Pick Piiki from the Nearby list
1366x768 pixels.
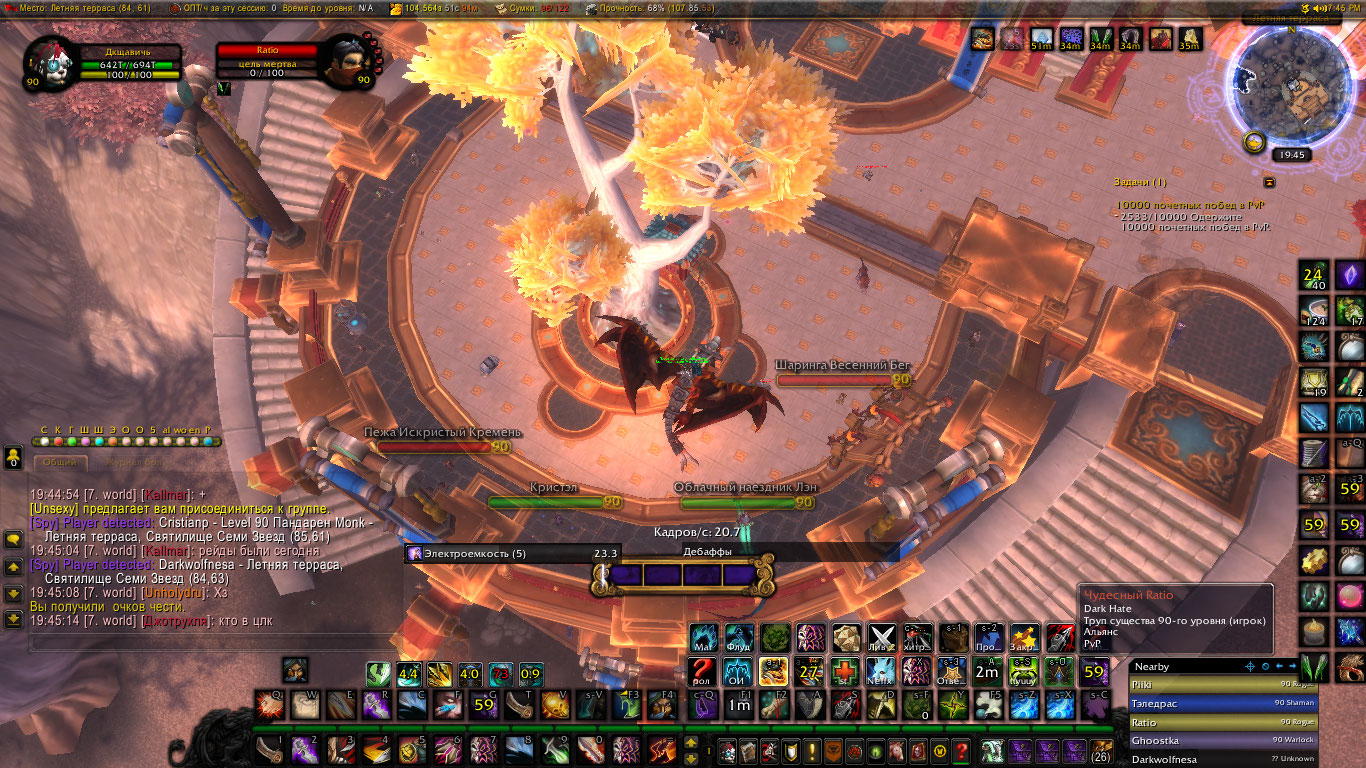point(1222,685)
